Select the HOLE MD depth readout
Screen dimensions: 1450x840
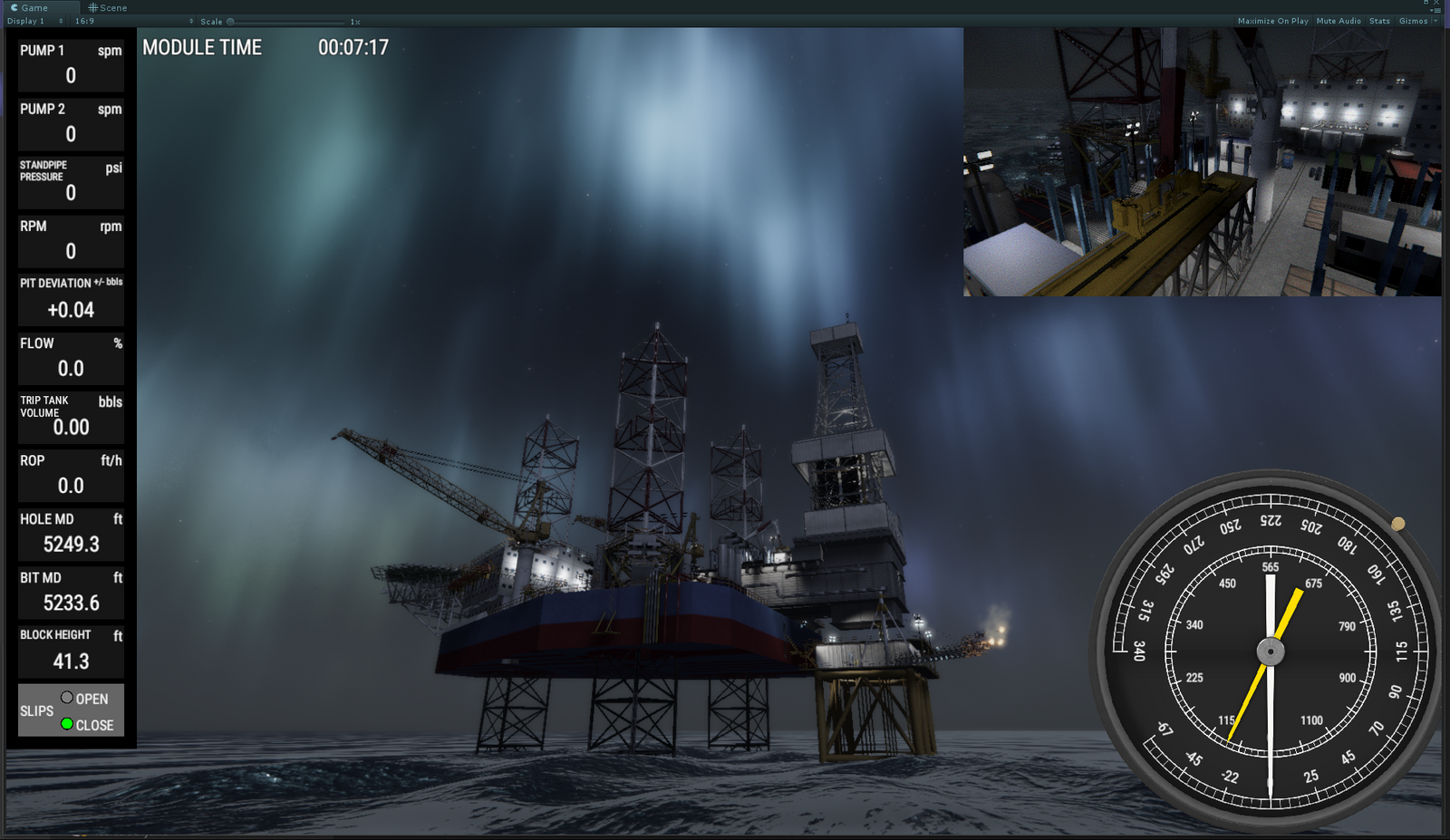pyautogui.click(x=70, y=533)
